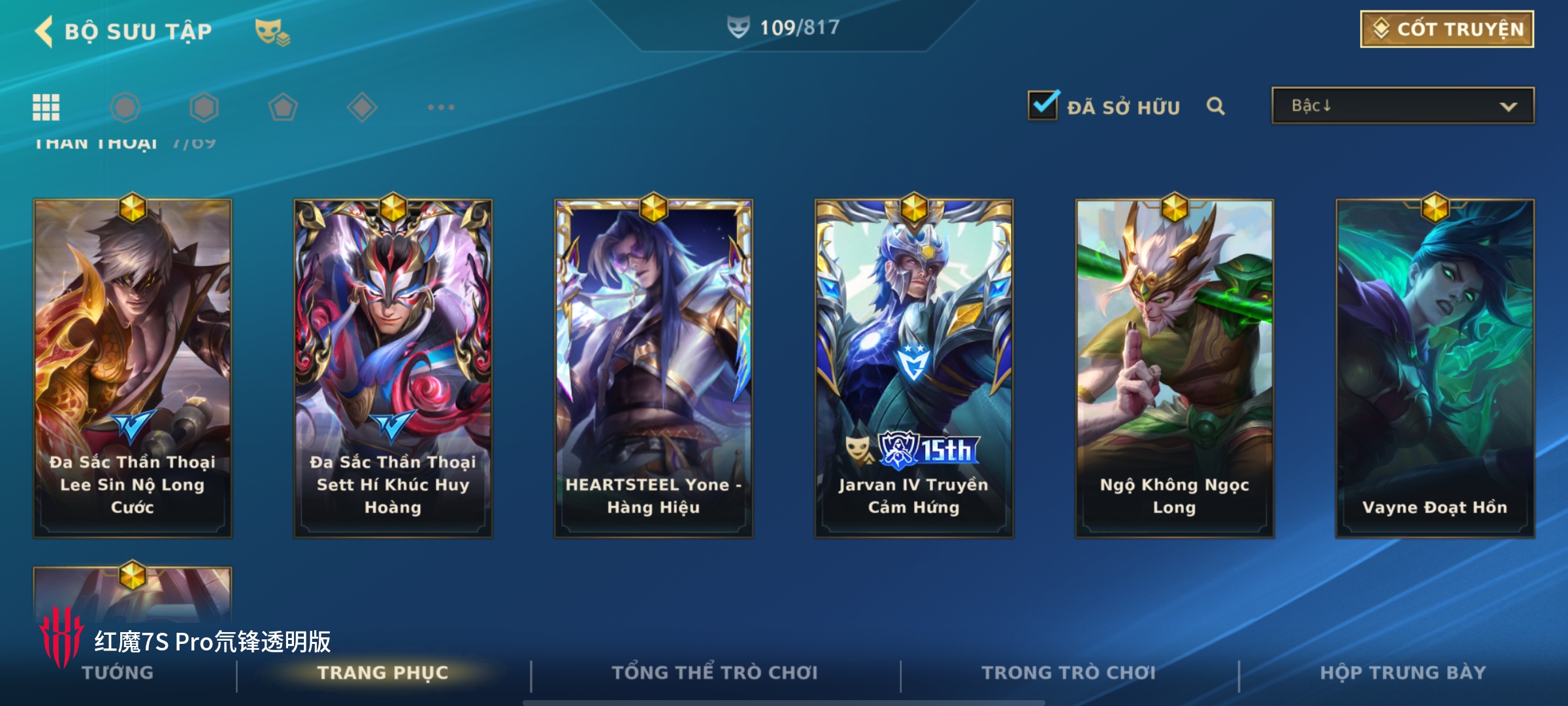Open the skin search magnifier

click(x=1215, y=106)
